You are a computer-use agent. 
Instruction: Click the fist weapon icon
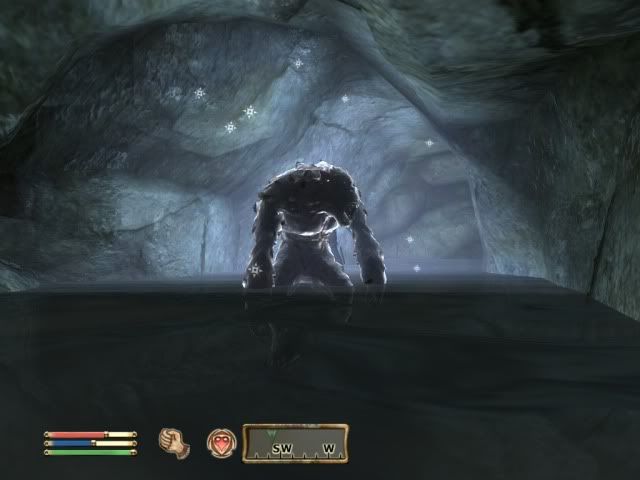[x=173, y=441]
